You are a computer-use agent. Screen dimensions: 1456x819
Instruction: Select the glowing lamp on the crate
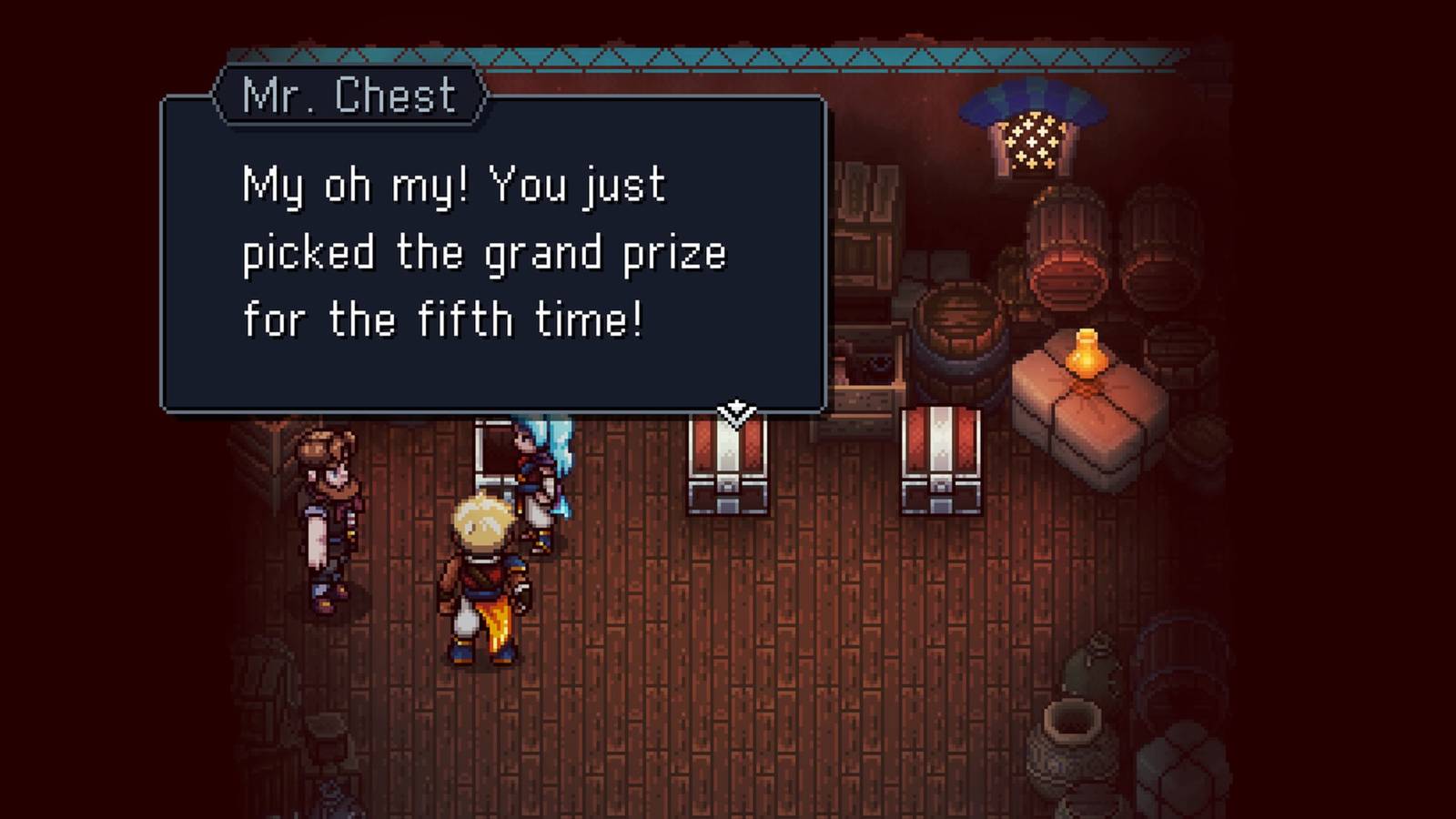pyautogui.click(x=1085, y=355)
